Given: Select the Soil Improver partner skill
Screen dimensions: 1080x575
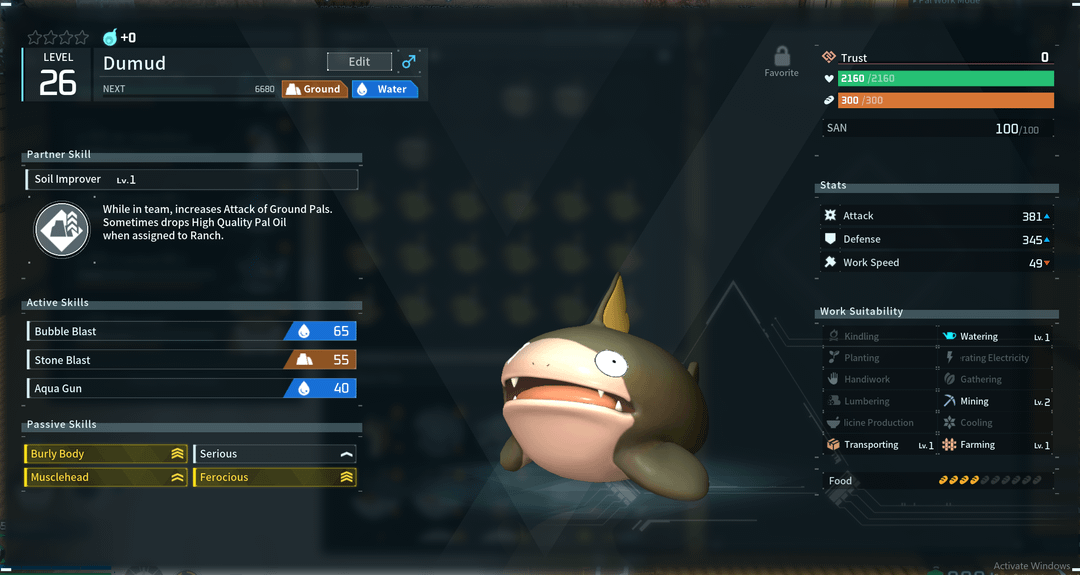Looking at the screenshot, I should point(191,179).
